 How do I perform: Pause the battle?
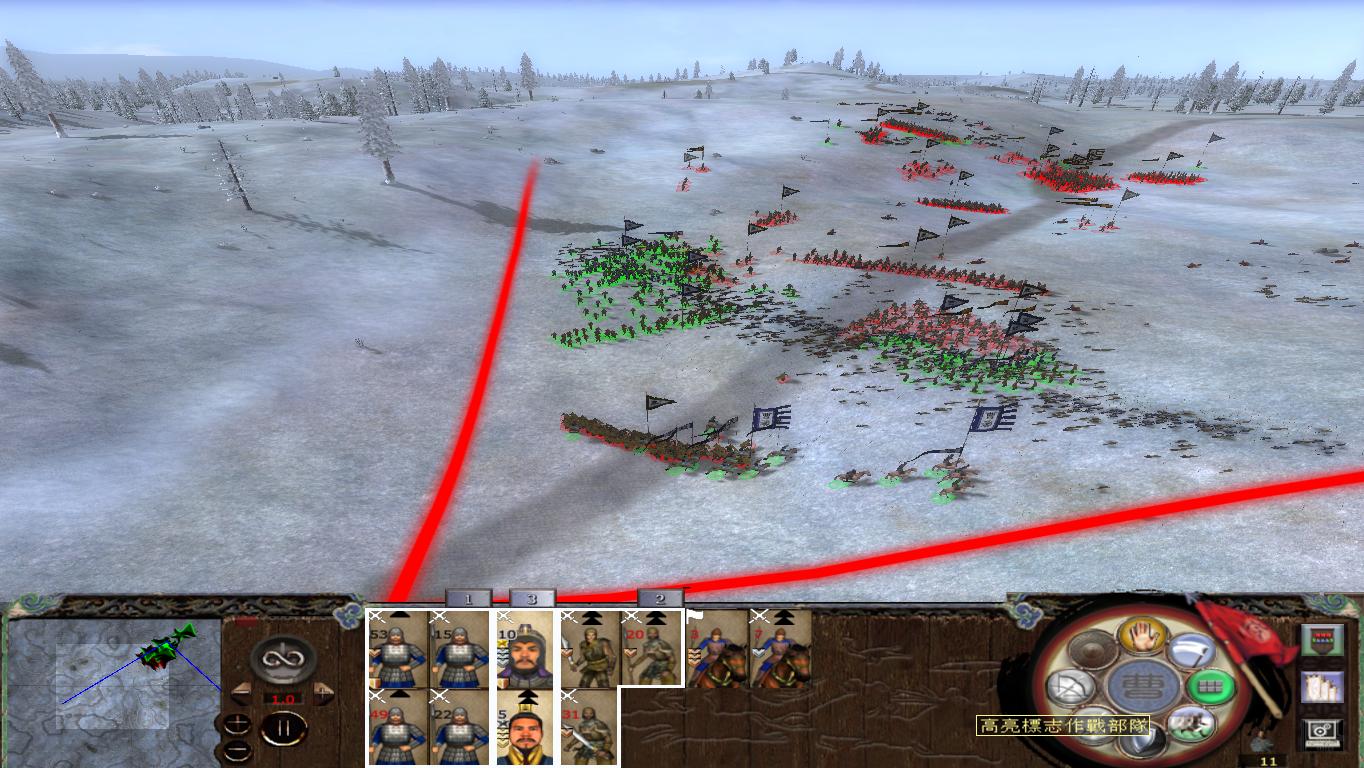[x=283, y=727]
